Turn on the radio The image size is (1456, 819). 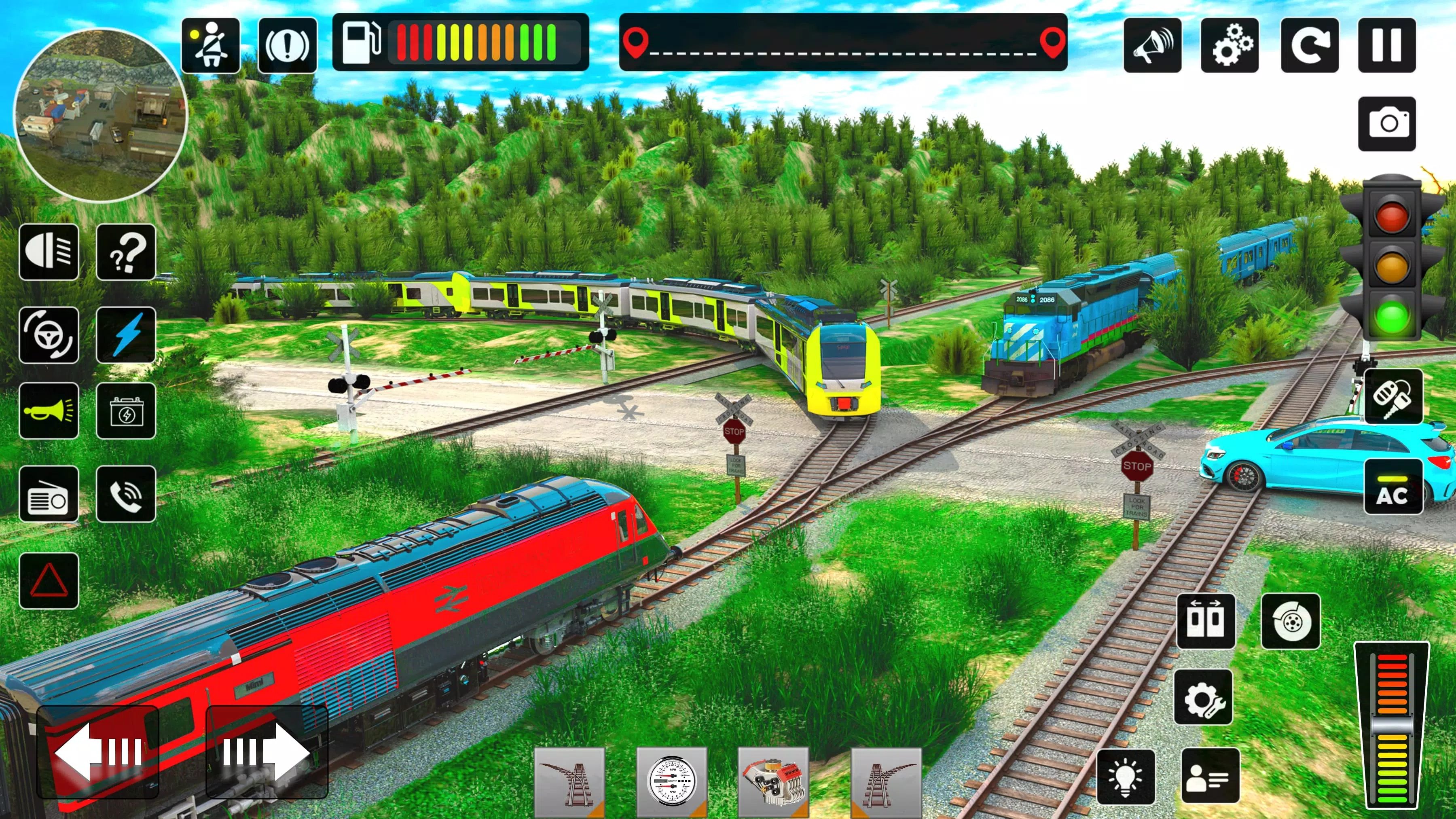pyautogui.click(x=49, y=494)
